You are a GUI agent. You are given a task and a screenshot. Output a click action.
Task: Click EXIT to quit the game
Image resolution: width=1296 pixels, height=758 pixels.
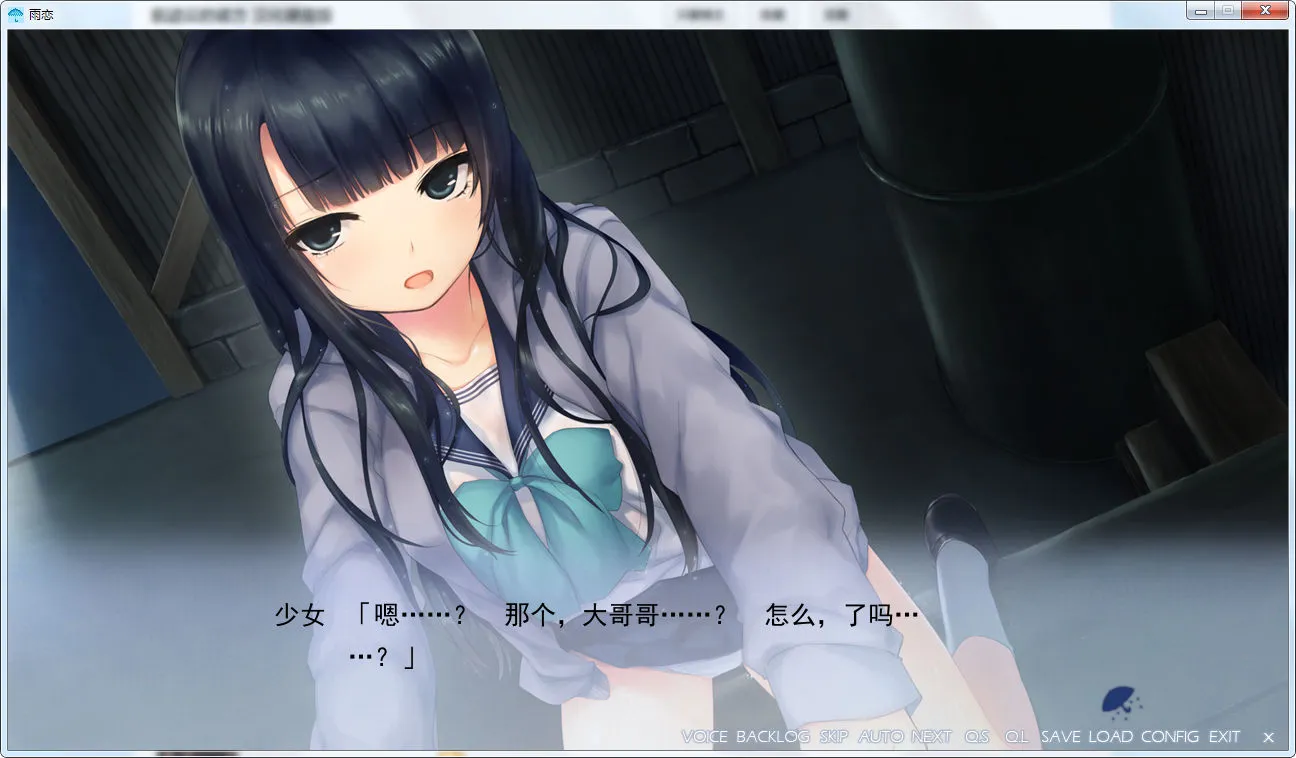point(1224,737)
